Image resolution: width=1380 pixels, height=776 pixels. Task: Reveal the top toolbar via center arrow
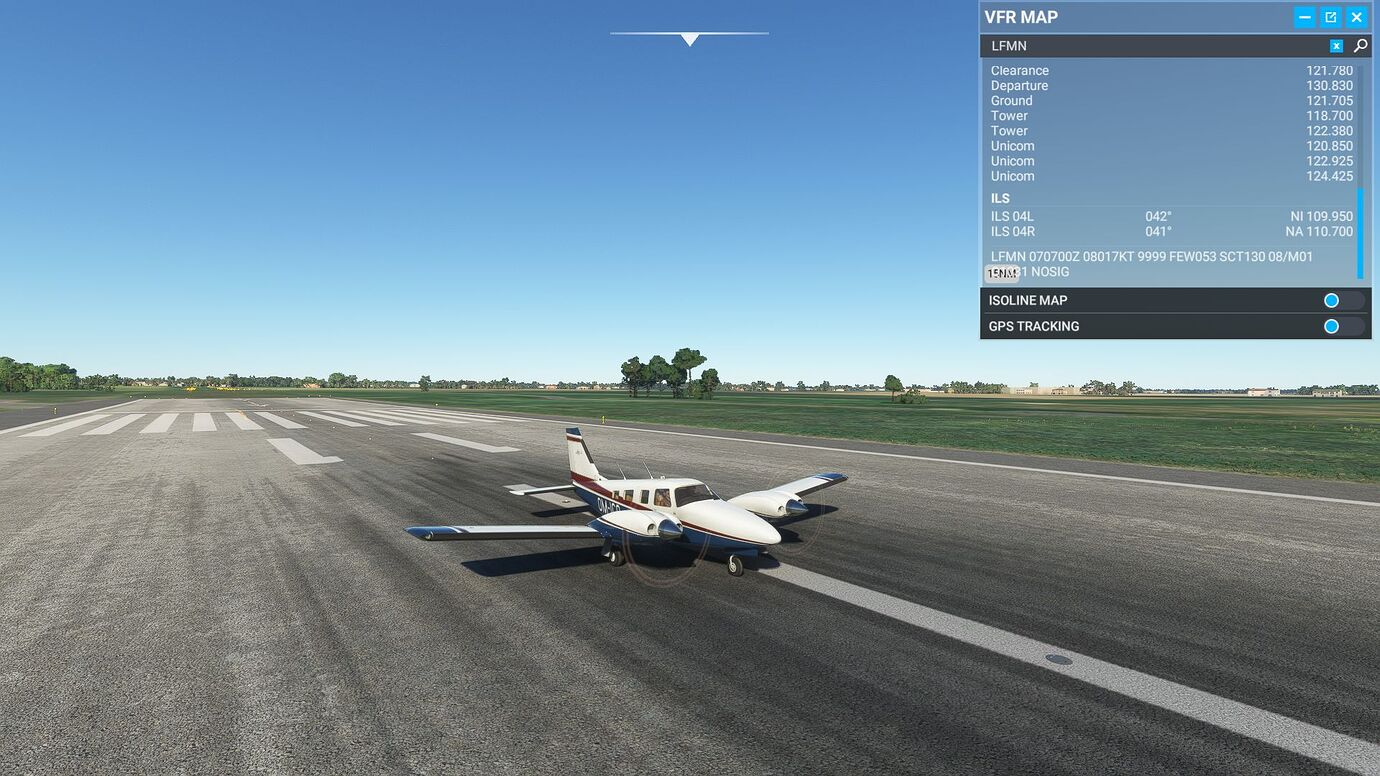(689, 38)
